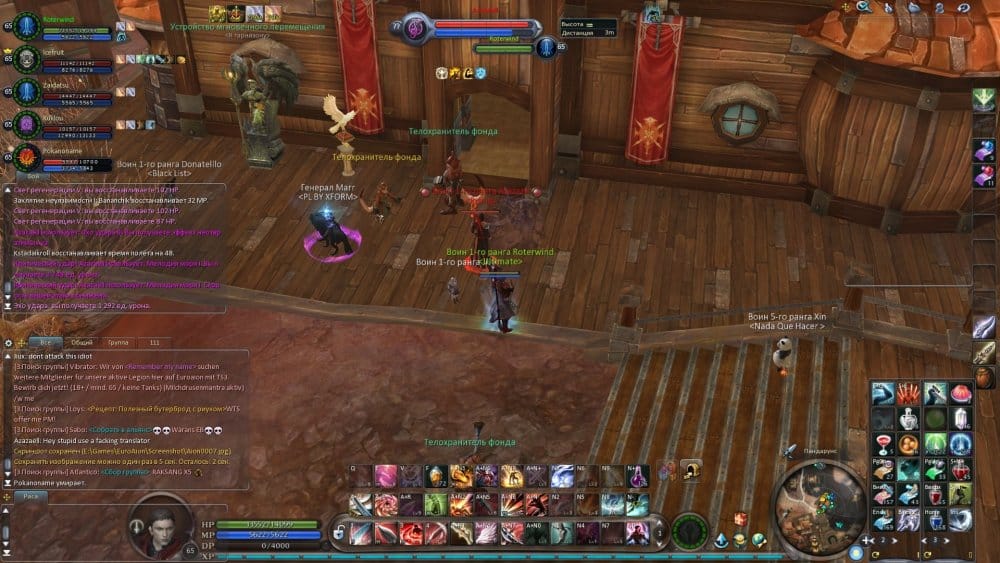Switch to the "Группа" chat tab
The width and height of the screenshot is (1000, 563).
tap(119, 342)
